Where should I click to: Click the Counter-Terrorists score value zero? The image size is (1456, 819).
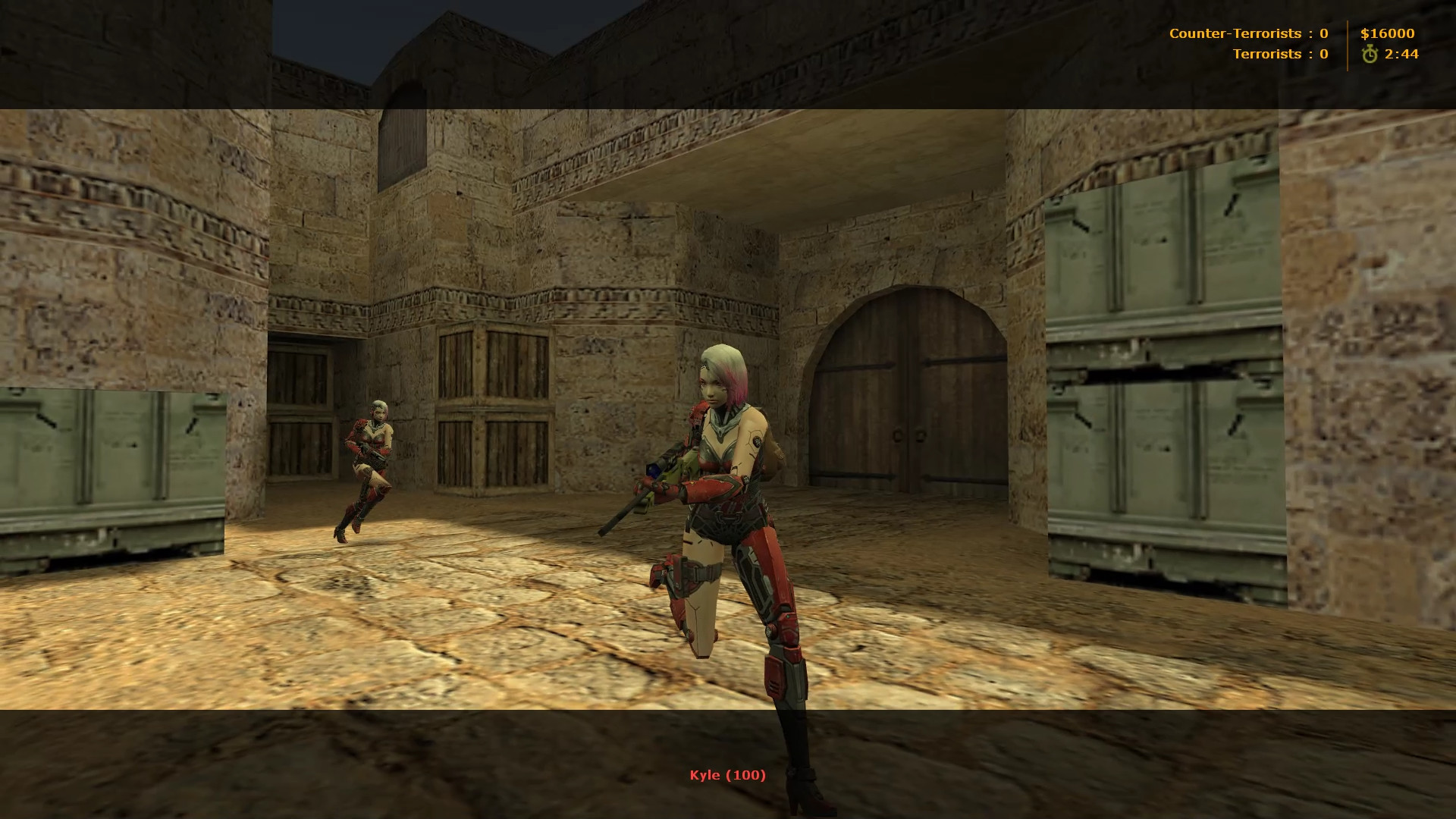point(1323,33)
